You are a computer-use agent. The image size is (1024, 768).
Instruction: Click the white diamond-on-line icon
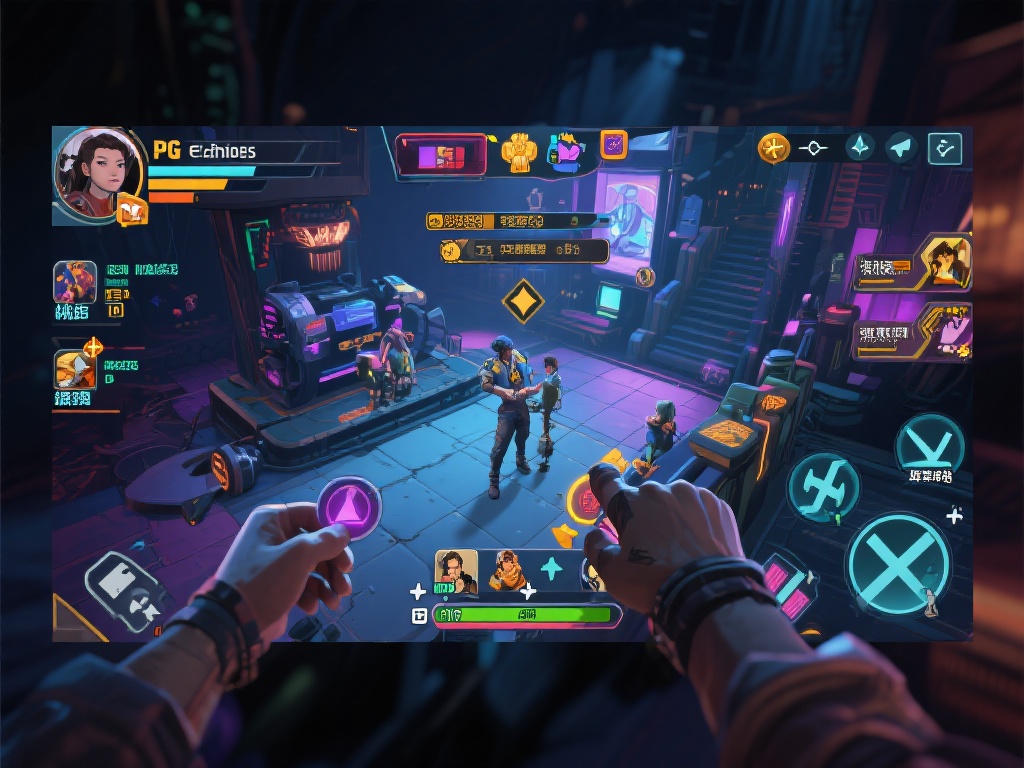point(814,148)
